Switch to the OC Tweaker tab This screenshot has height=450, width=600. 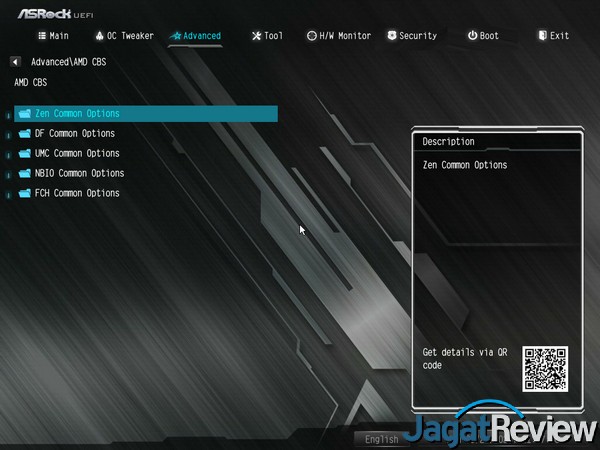(x=124, y=36)
